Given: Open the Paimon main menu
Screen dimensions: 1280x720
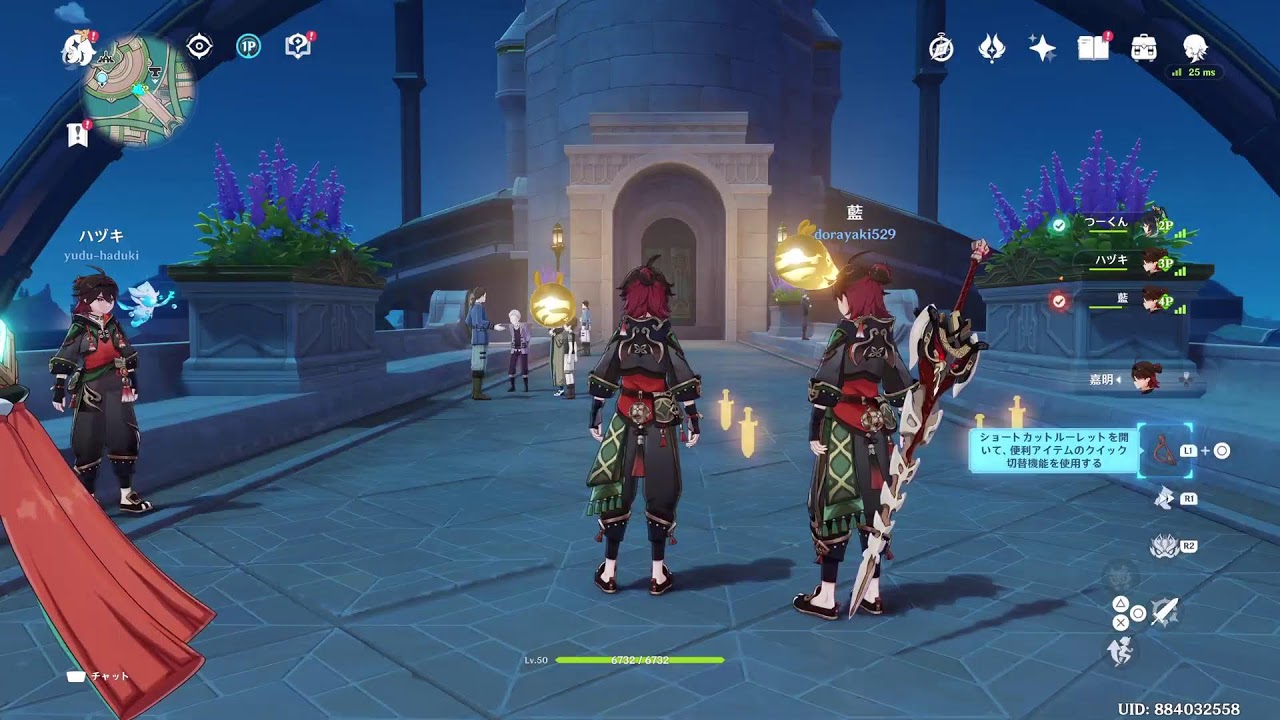Looking at the screenshot, I should (76, 50).
